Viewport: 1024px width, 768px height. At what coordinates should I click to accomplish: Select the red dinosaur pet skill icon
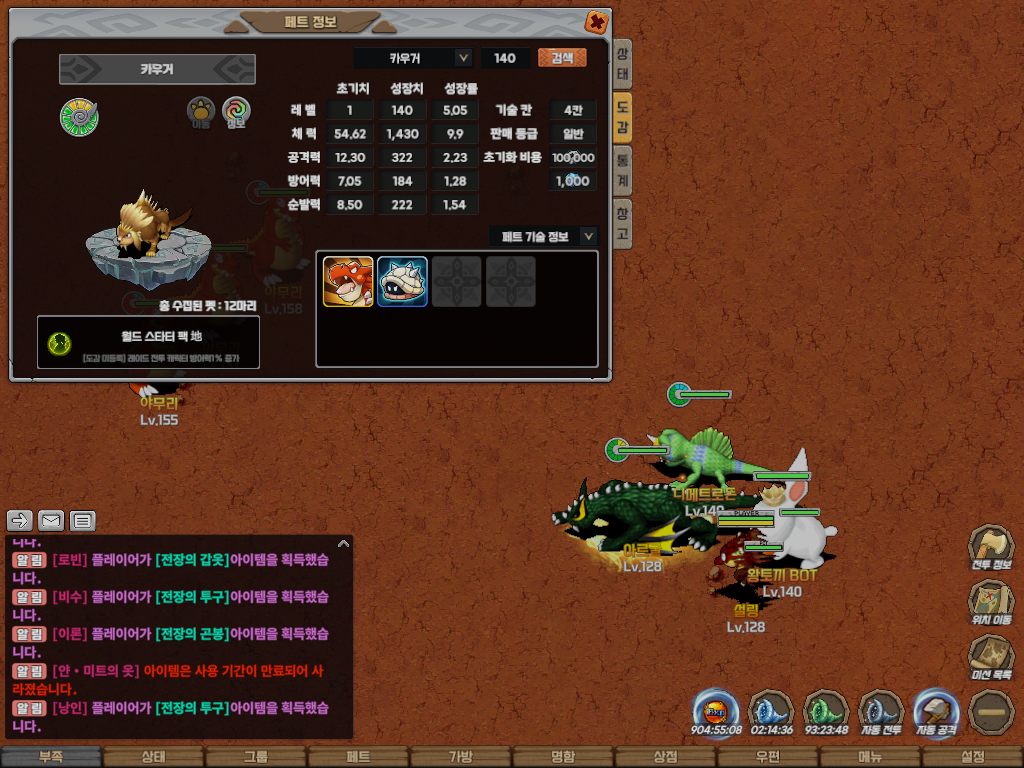[348, 281]
